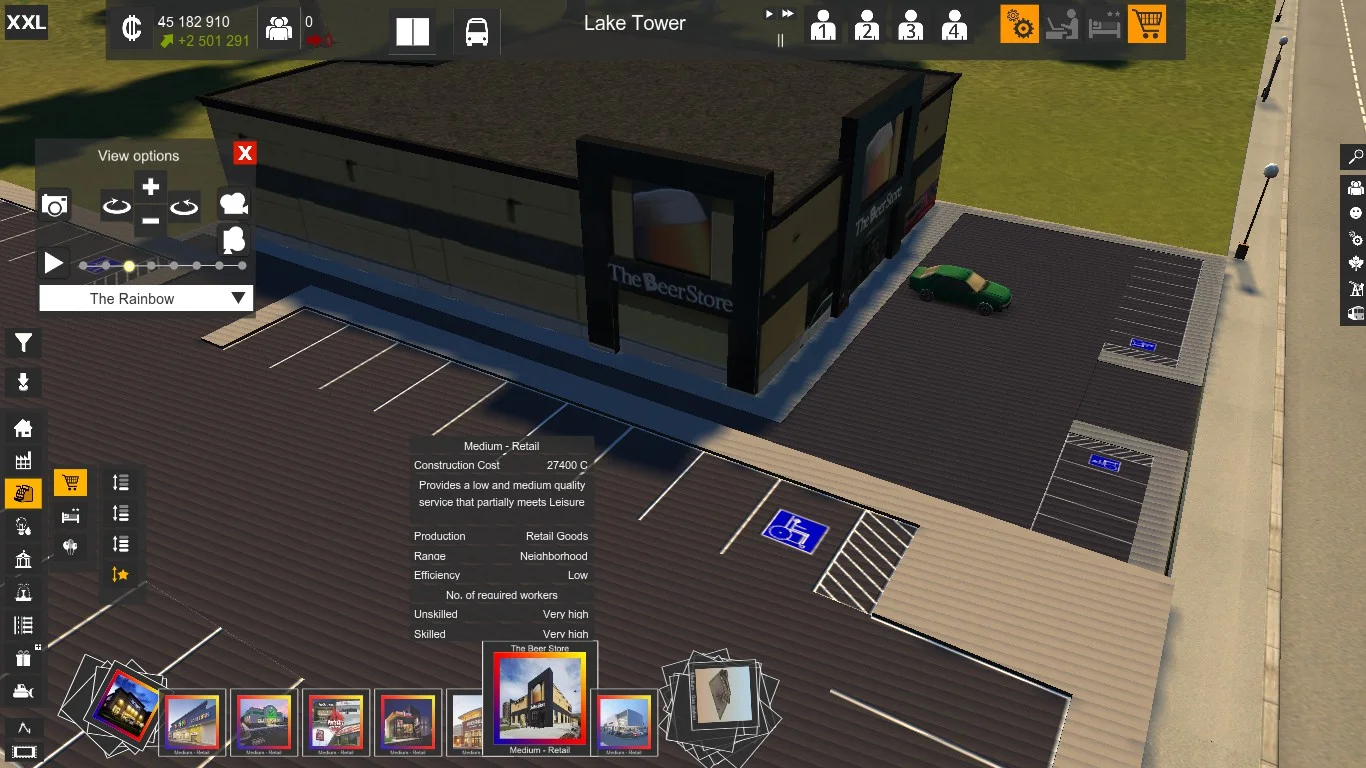The height and width of the screenshot is (768, 1366).
Task: Choose the hotel bed subcategory
Action: click(x=70, y=516)
